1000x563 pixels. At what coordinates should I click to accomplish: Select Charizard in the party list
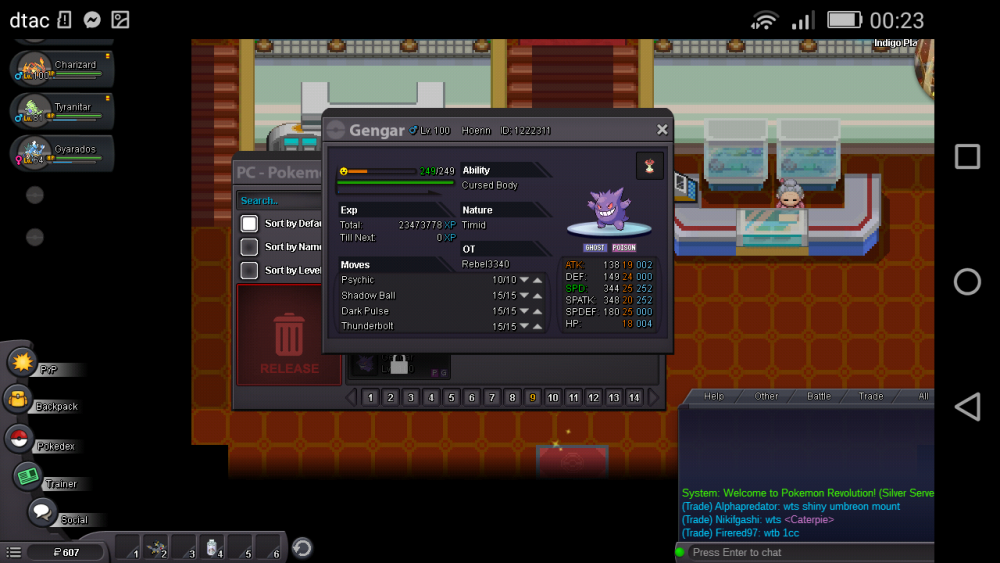62,69
